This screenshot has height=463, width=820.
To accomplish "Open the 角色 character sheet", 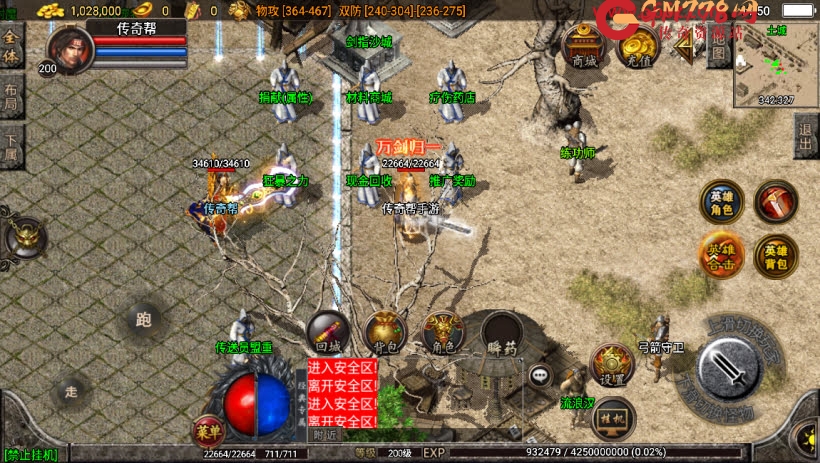I will click(x=443, y=332).
